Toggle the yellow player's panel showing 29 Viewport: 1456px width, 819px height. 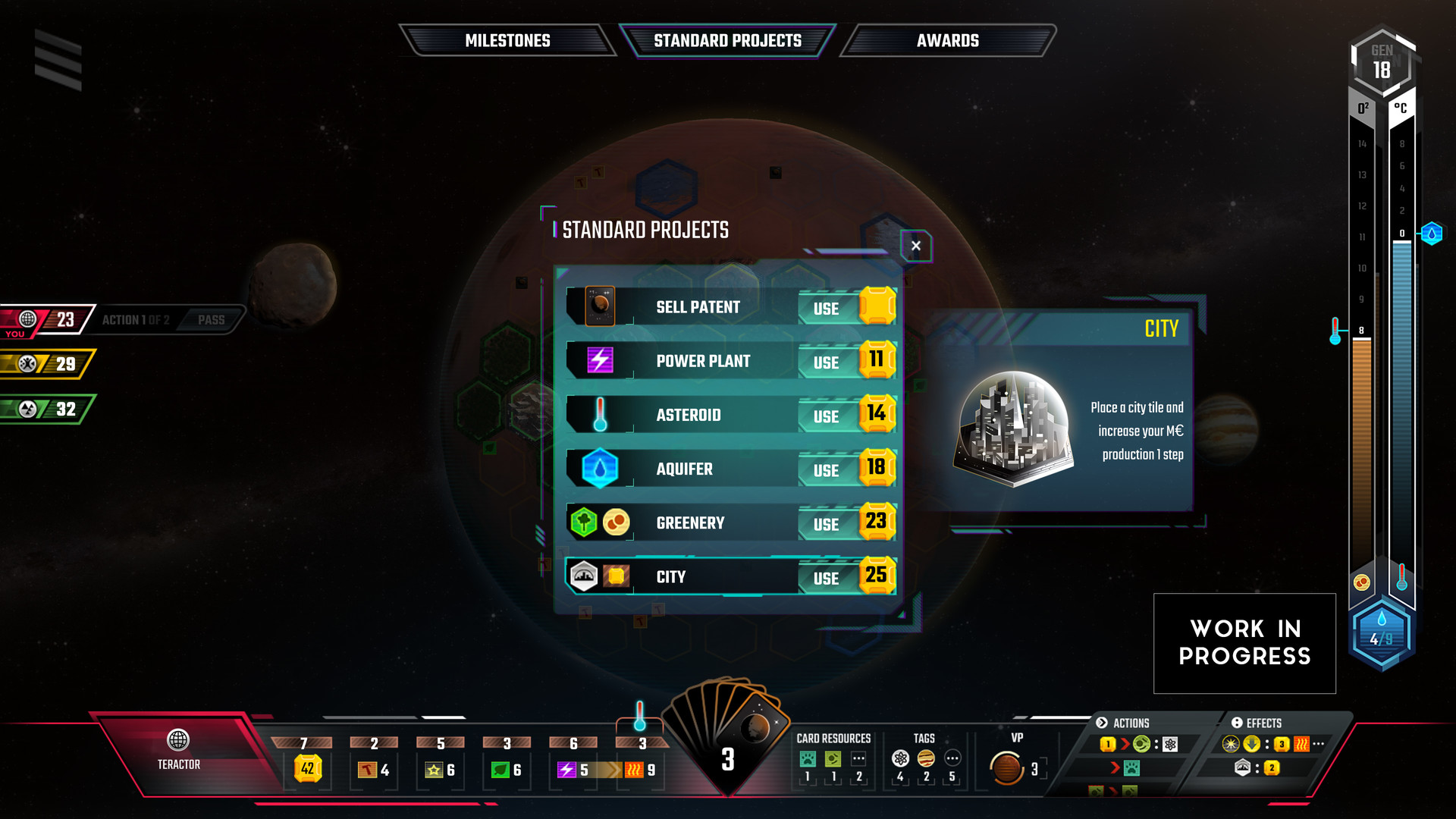(x=45, y=363)
